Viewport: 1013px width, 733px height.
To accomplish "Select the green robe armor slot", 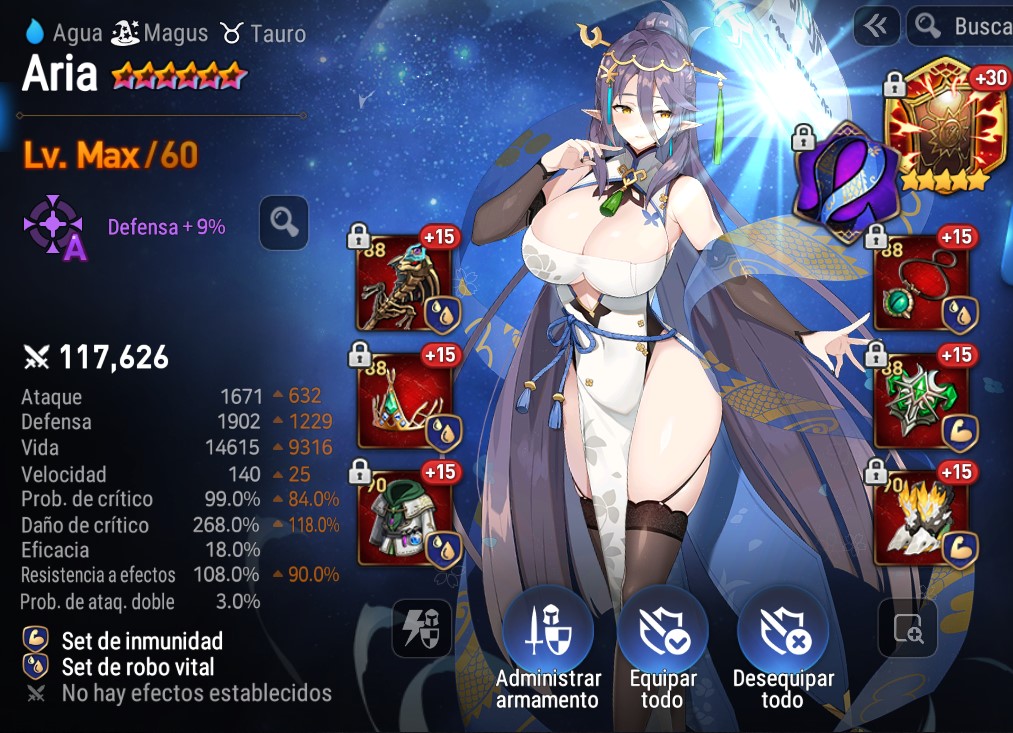I will pyautogui.click(x=403, y=519).
